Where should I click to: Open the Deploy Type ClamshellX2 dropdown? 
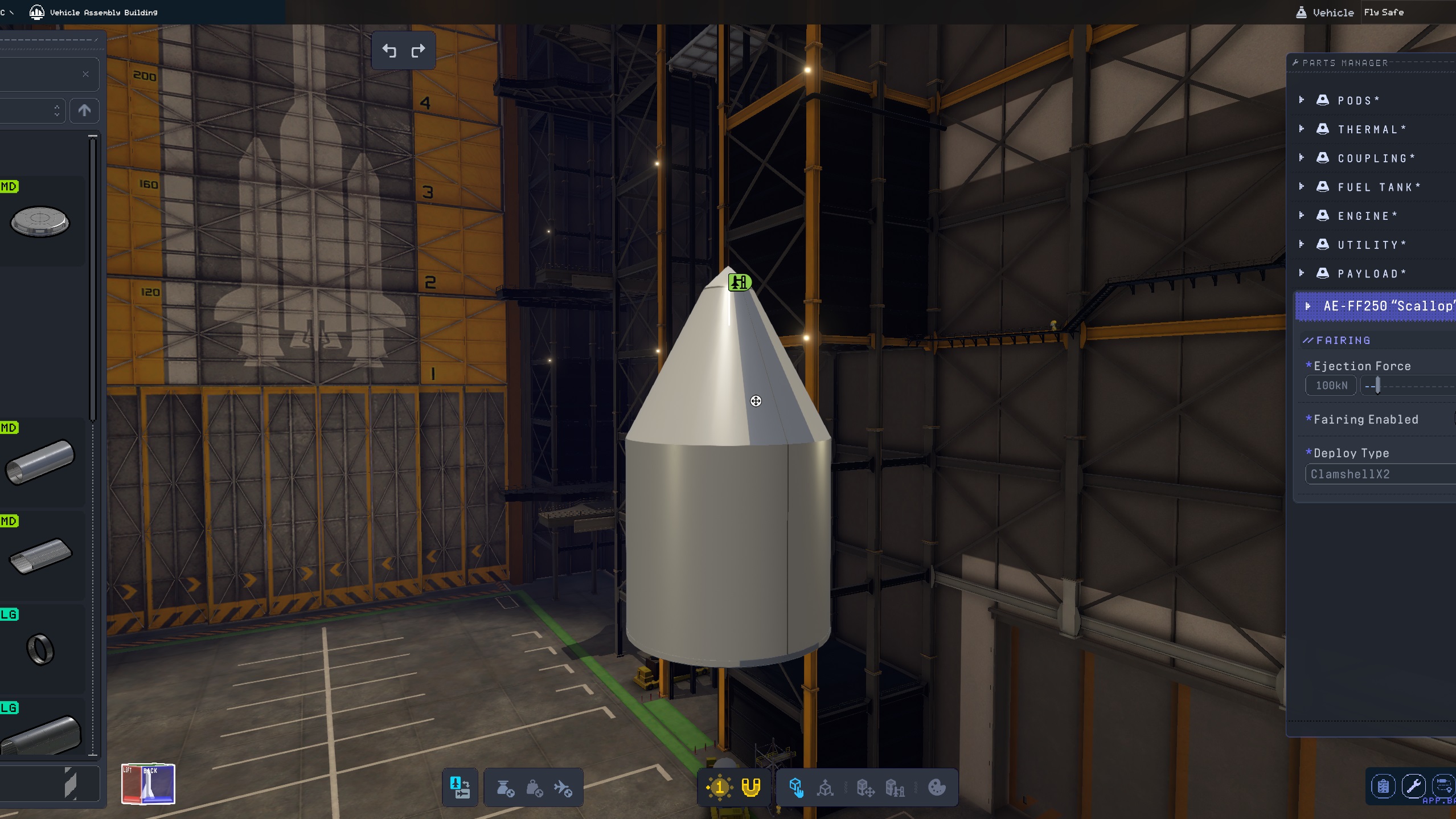[x=1379, y=474]
